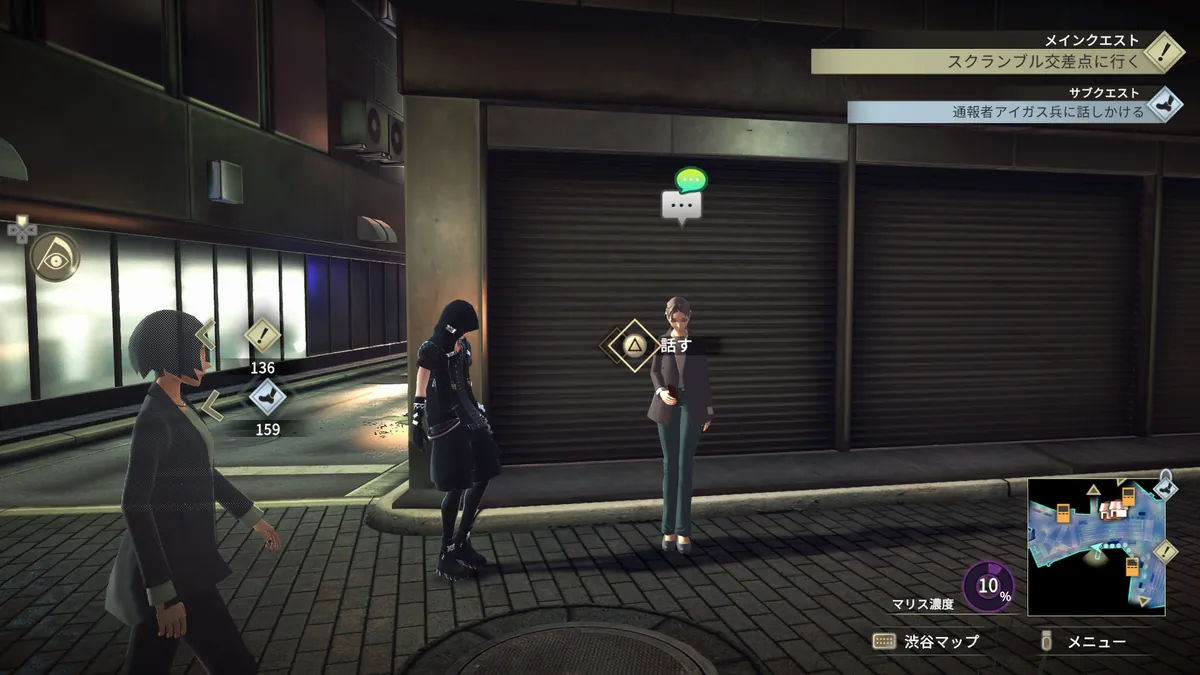The image size is (1200, 675).
Task: Click the speech bubble above the NPC
Action: [683, 205]
